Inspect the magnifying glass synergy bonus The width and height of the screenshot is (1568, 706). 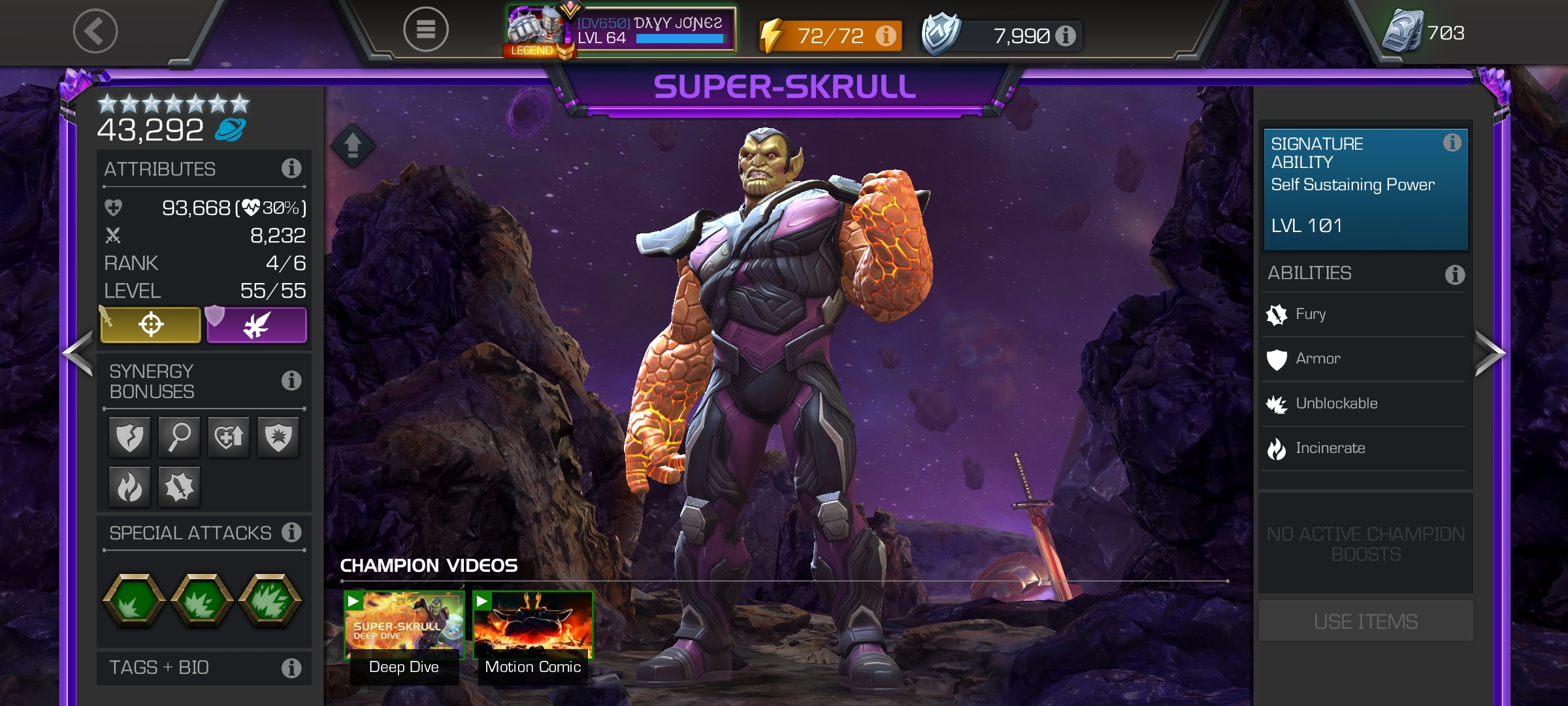coord(179,437)
